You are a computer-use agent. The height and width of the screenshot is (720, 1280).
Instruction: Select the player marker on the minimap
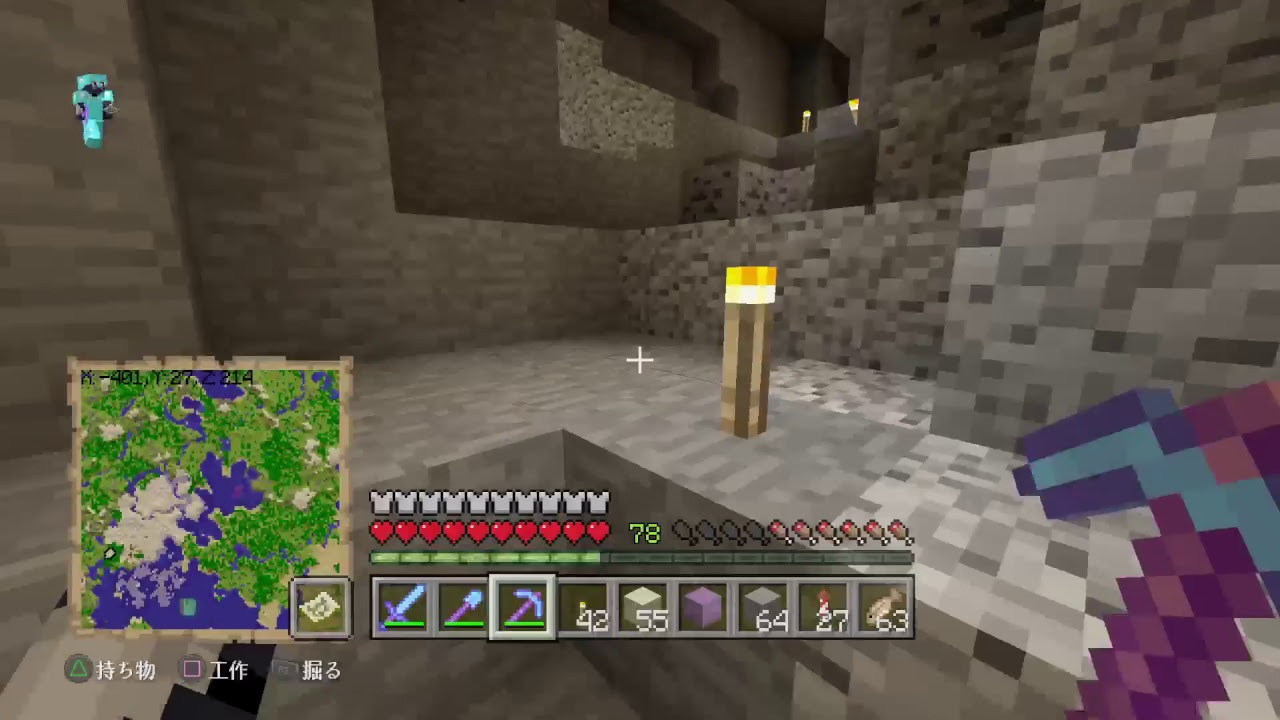[110, 551]
